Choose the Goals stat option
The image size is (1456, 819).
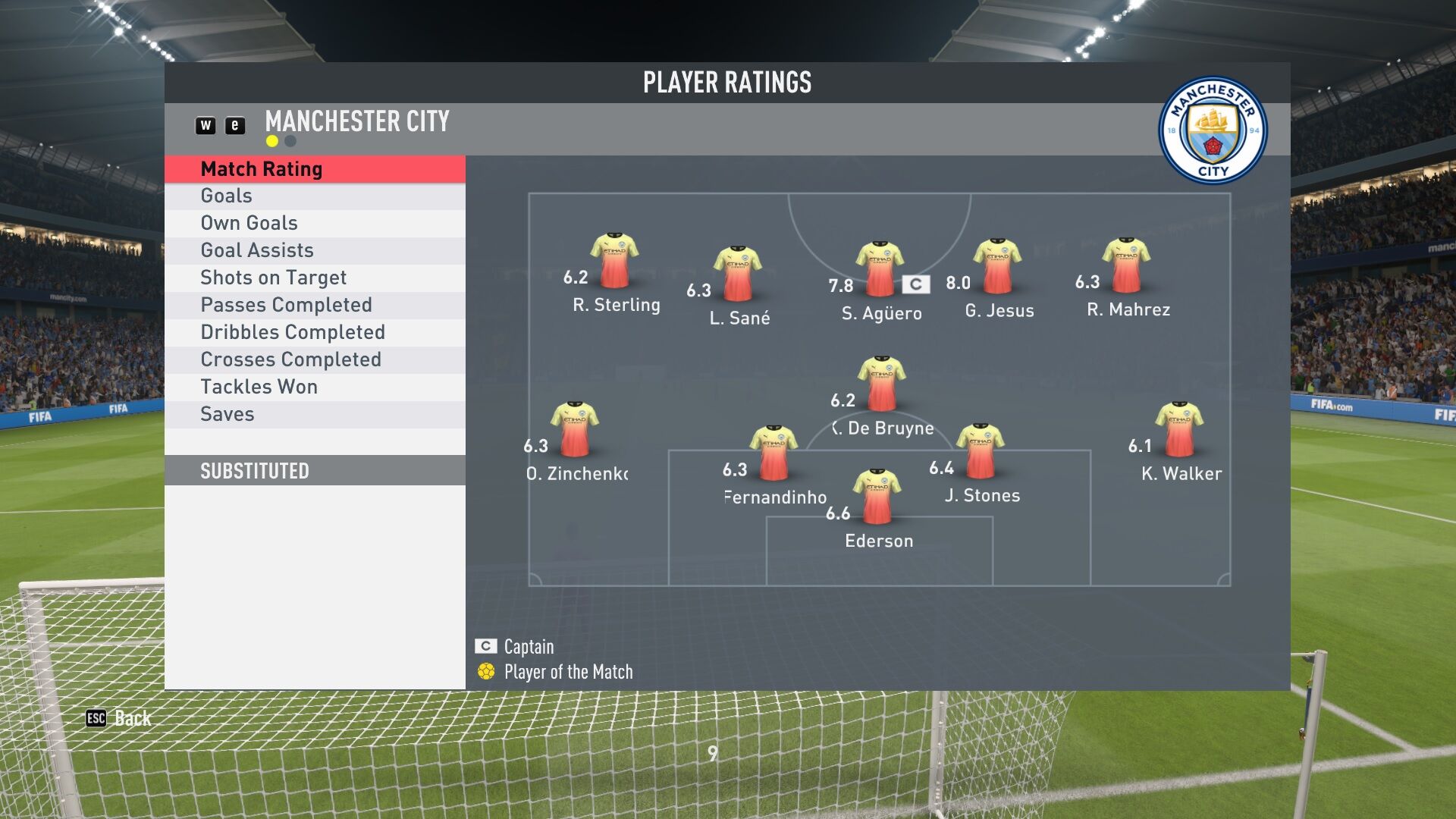click(314, 196)
